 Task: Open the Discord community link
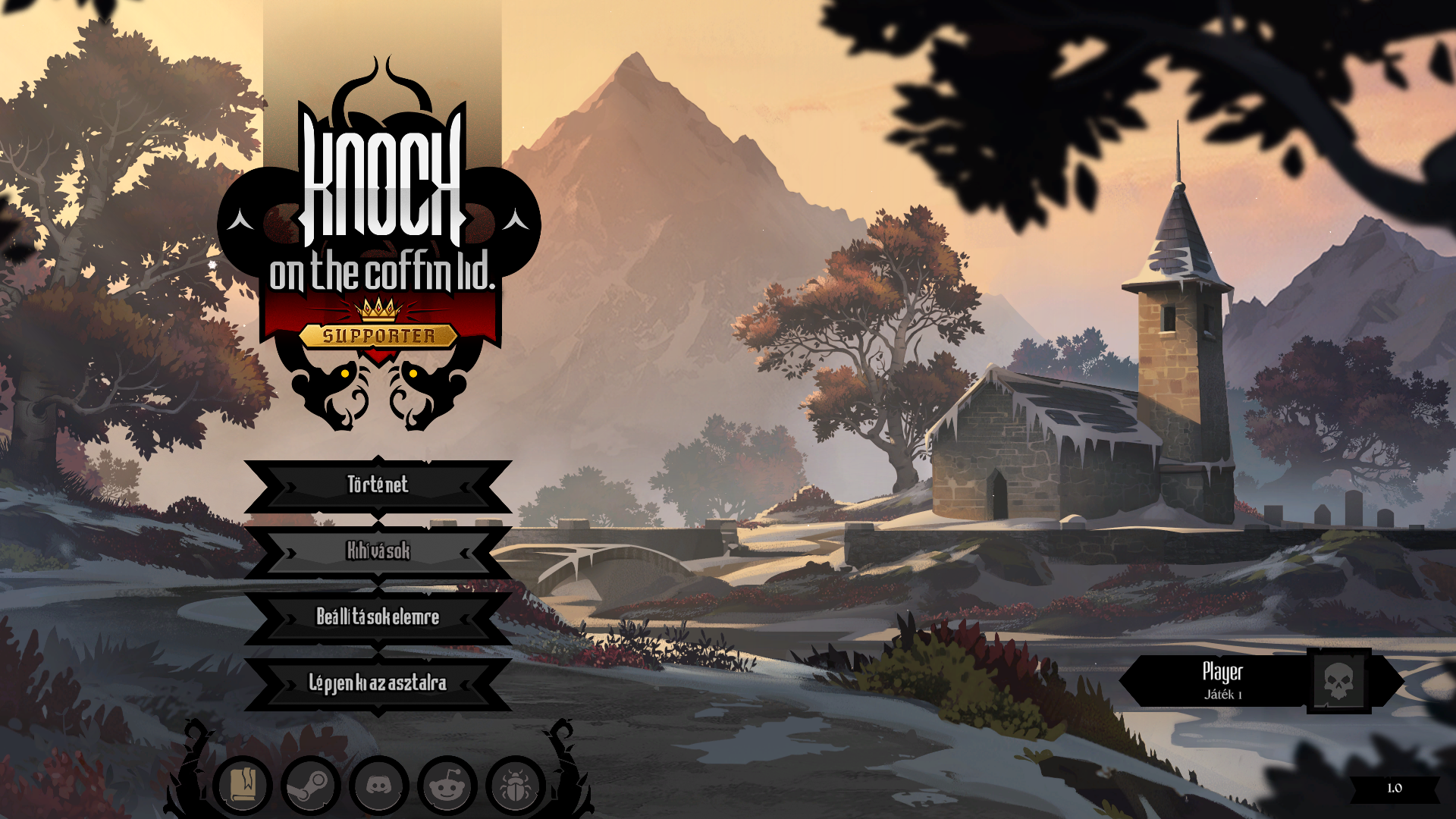pyautogui.click(x=379, y=786)
